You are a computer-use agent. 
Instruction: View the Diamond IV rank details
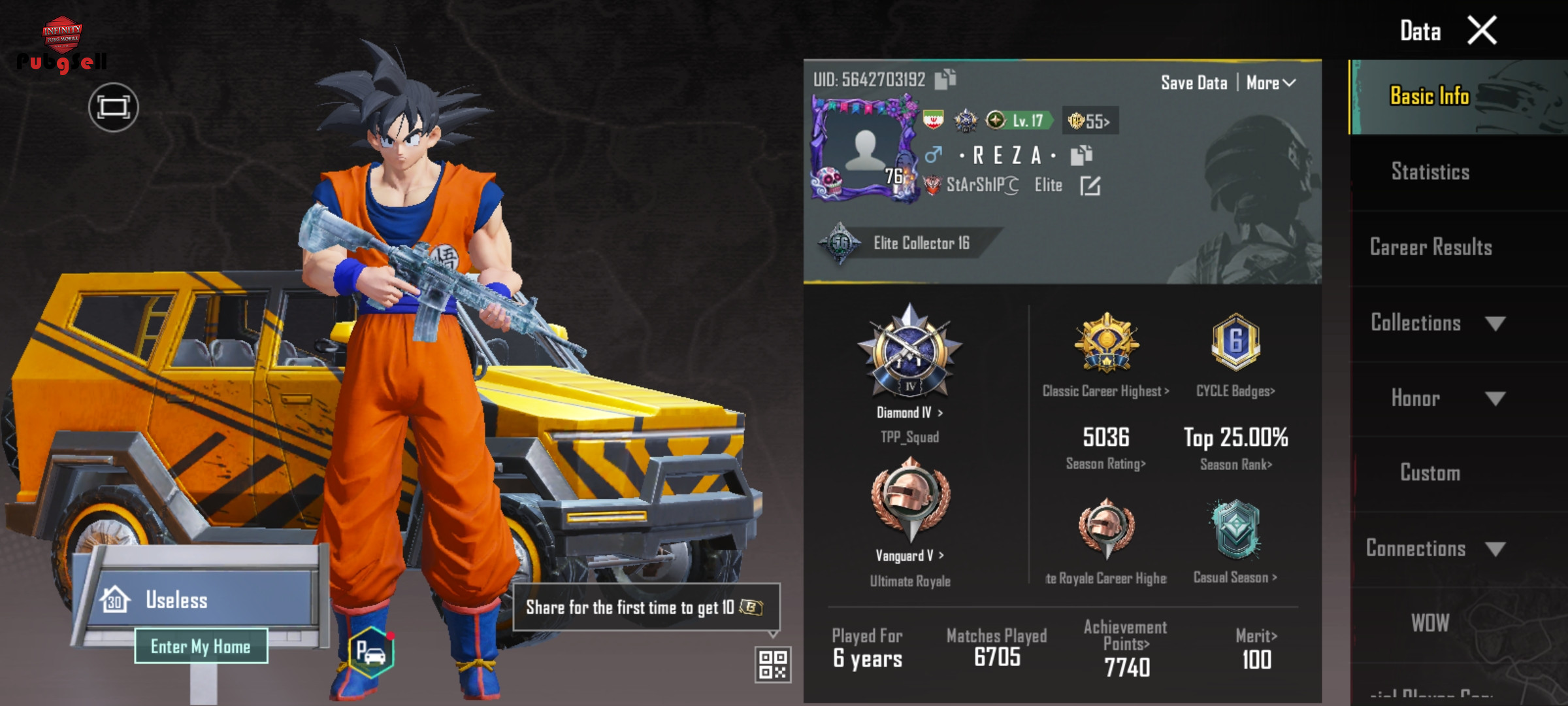[909, 412]
